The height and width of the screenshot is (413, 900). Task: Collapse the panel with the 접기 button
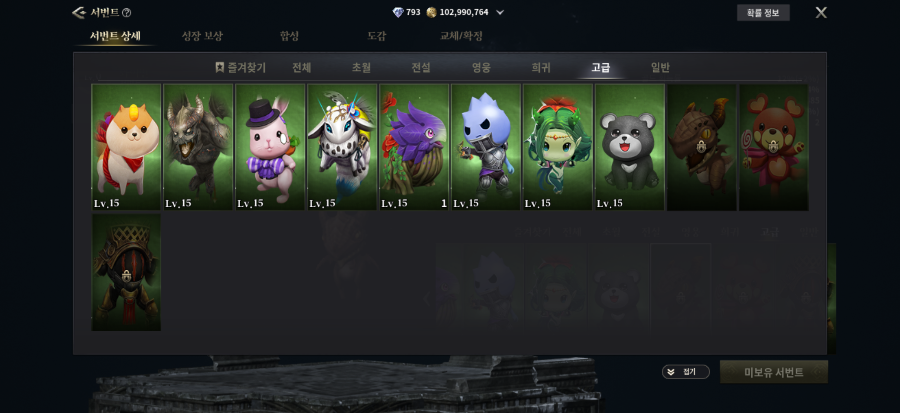click(685, 372)
